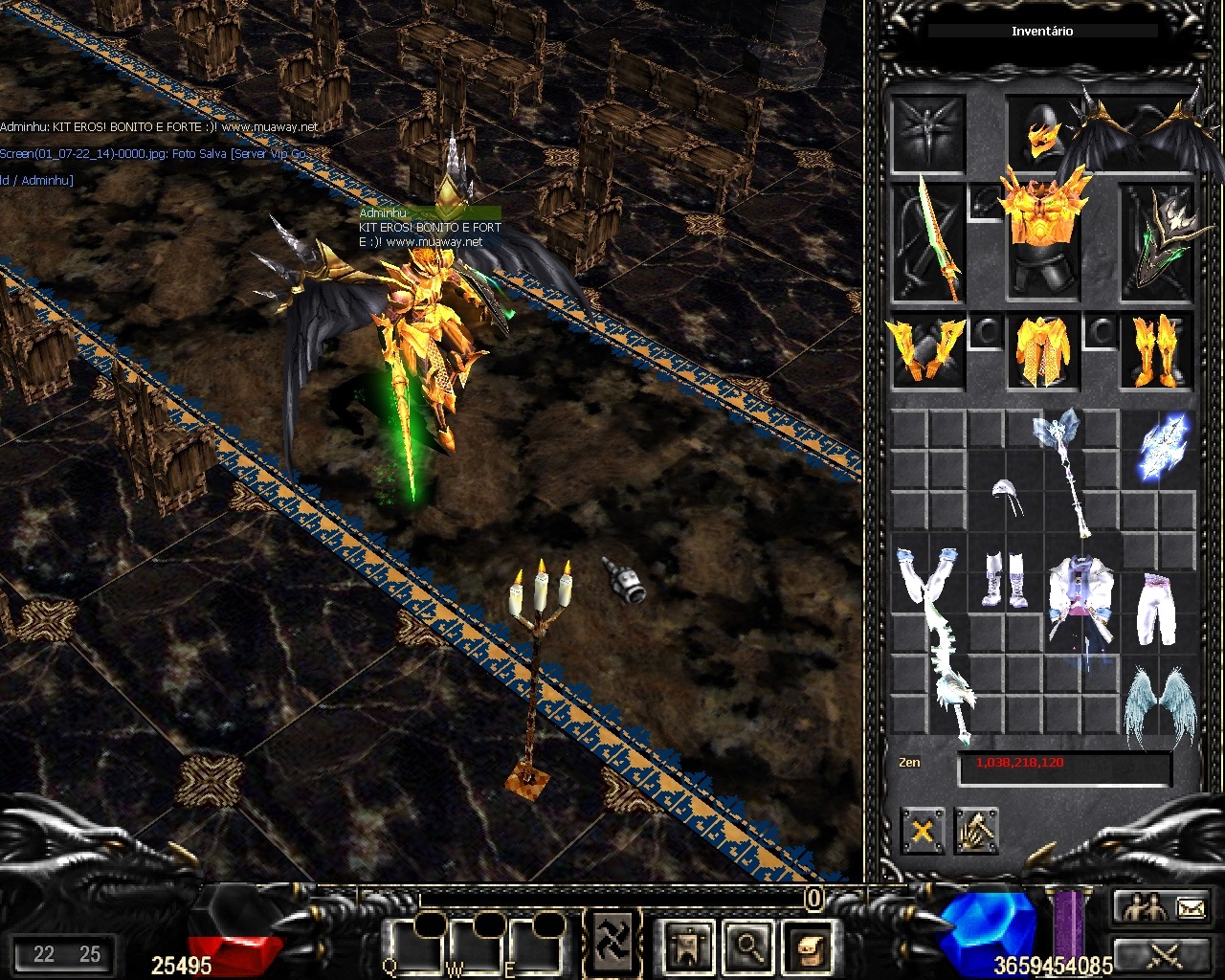This screenshot has height=980, width=1225.
Task: Select the equipped golden boots slot
Action: click(x=1158, y=351)
